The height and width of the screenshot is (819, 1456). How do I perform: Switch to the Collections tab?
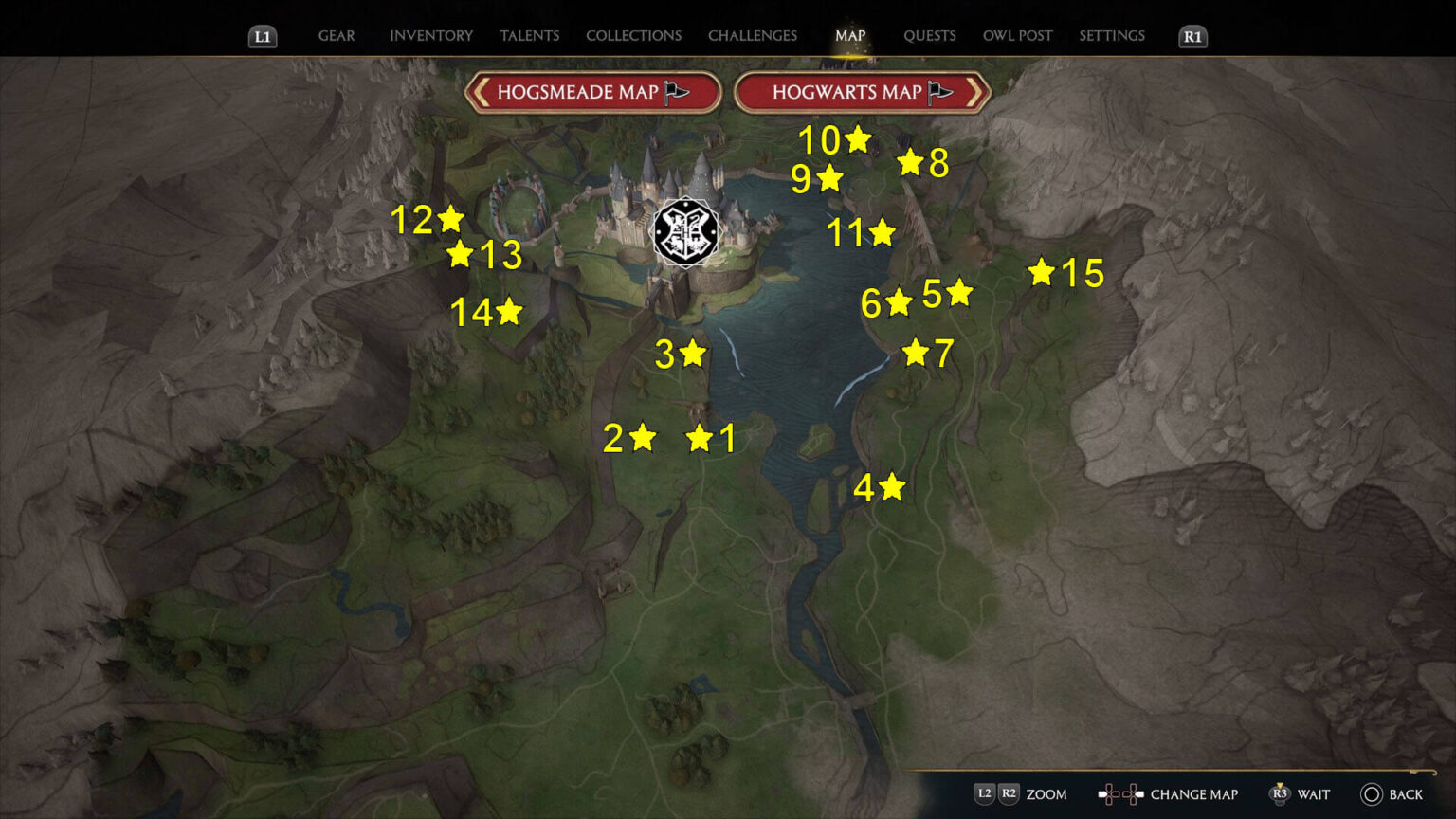tap(633, 35)
